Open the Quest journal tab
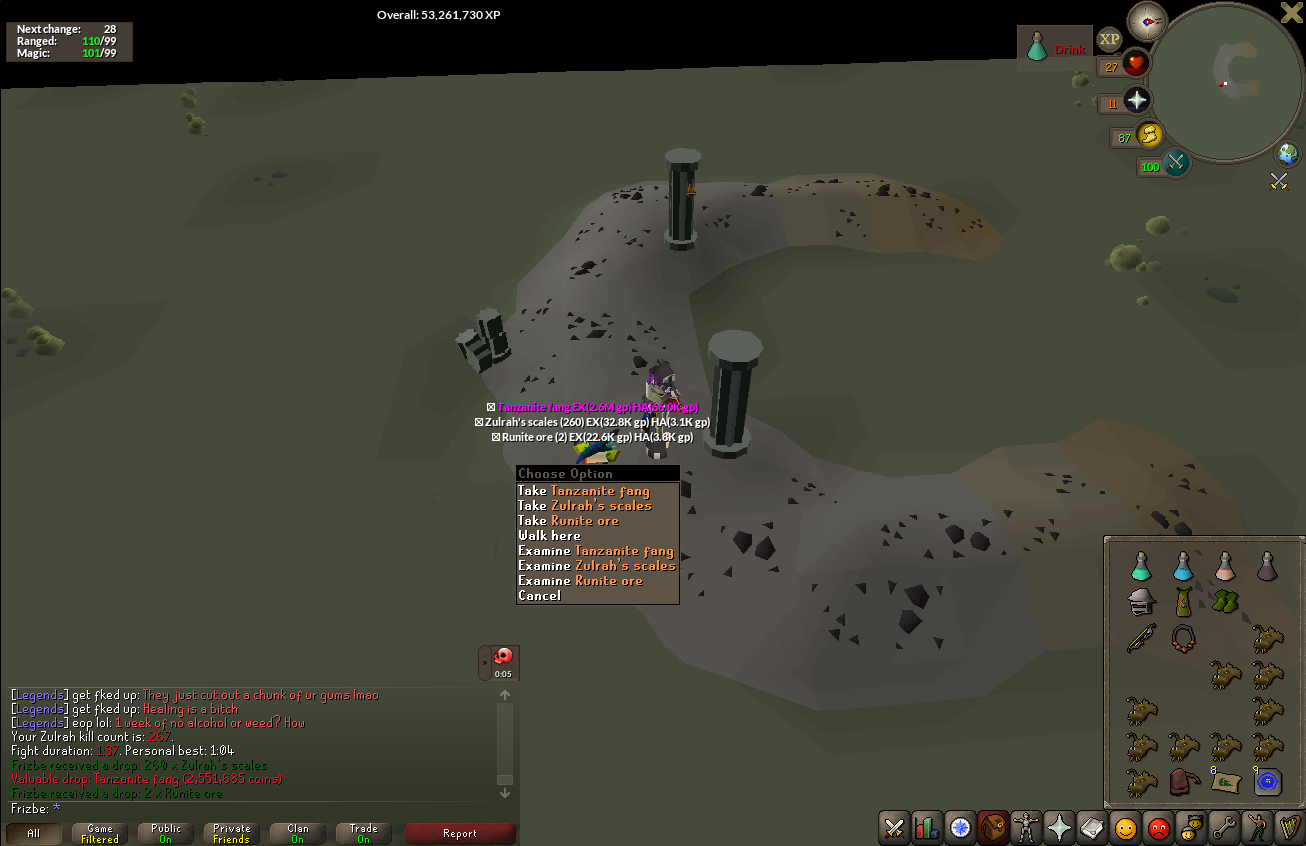The image size is (1306, 846). (960, 828)
